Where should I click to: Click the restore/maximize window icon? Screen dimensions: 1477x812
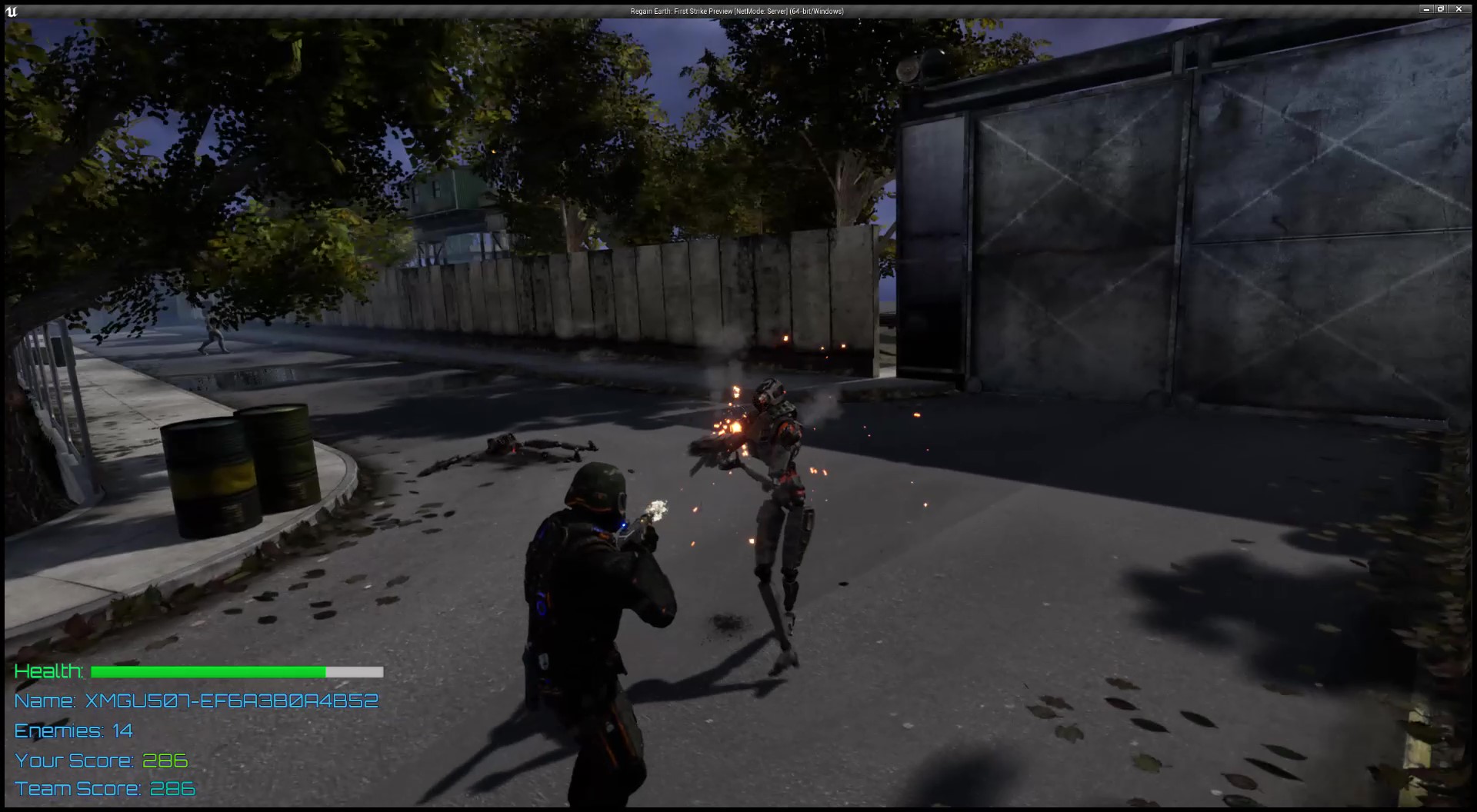tap(1439, 10)
